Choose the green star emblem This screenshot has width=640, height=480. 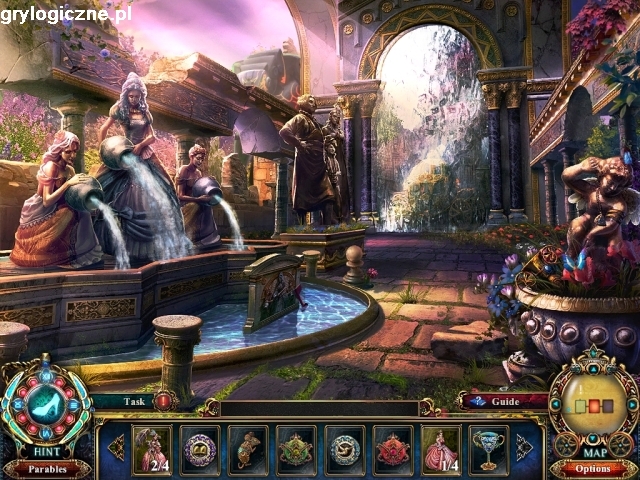(x=297, y=449)
